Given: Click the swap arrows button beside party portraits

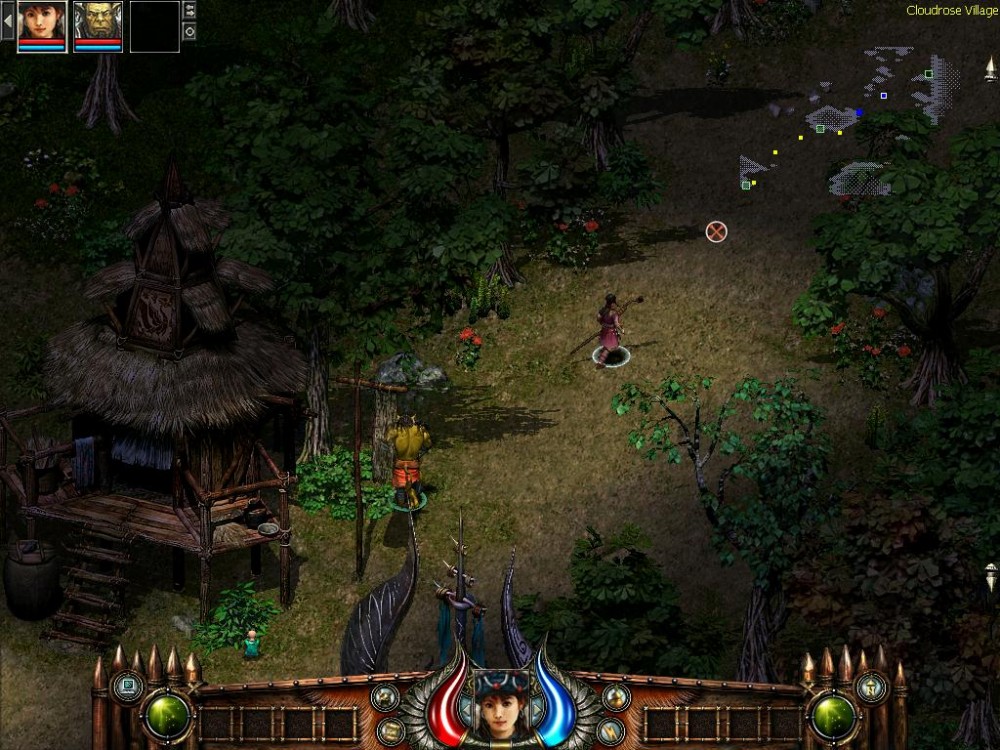Looking at the screenshot, I should pos(190,11).
